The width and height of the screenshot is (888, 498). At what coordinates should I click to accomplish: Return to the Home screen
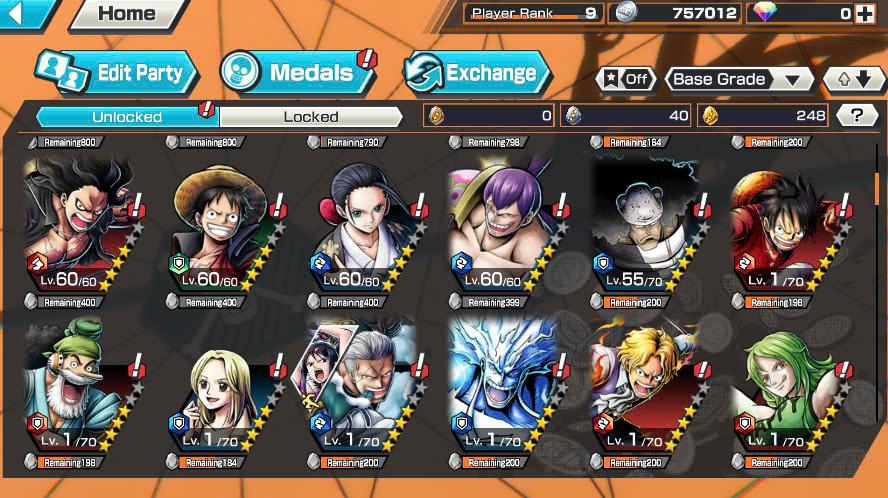(x=127, y=14)
